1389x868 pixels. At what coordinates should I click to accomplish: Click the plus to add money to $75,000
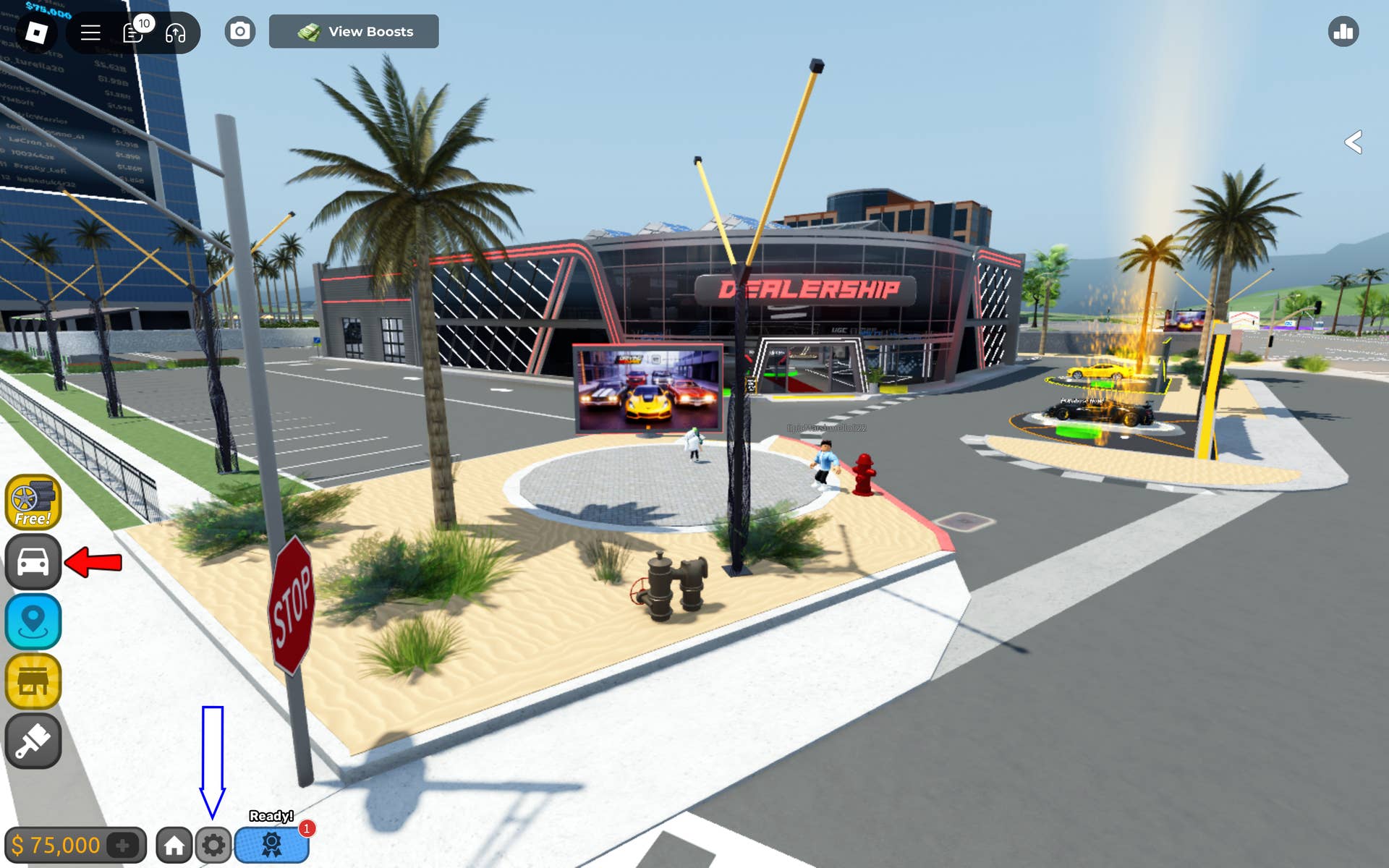pos(123,843)
